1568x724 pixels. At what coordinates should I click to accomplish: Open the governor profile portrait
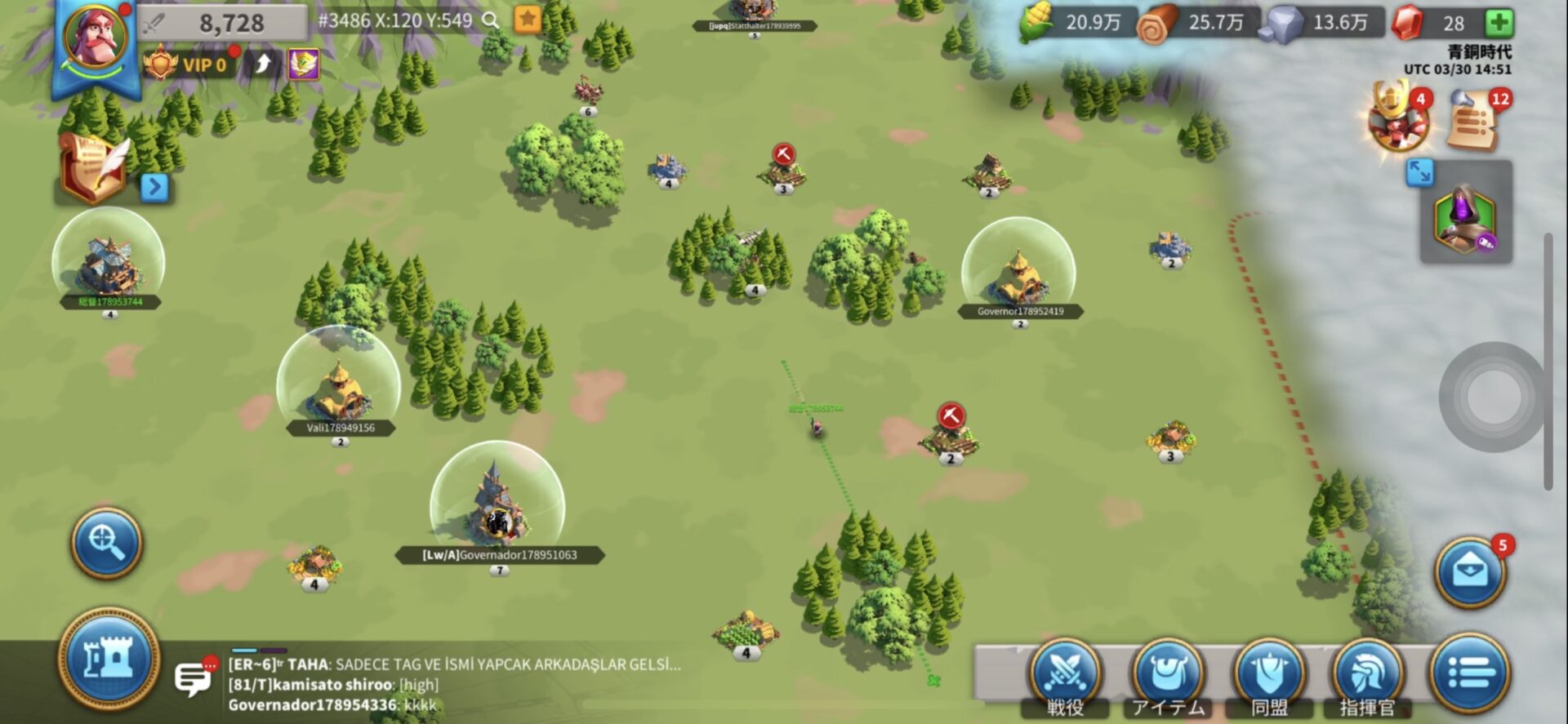(96, 37)
